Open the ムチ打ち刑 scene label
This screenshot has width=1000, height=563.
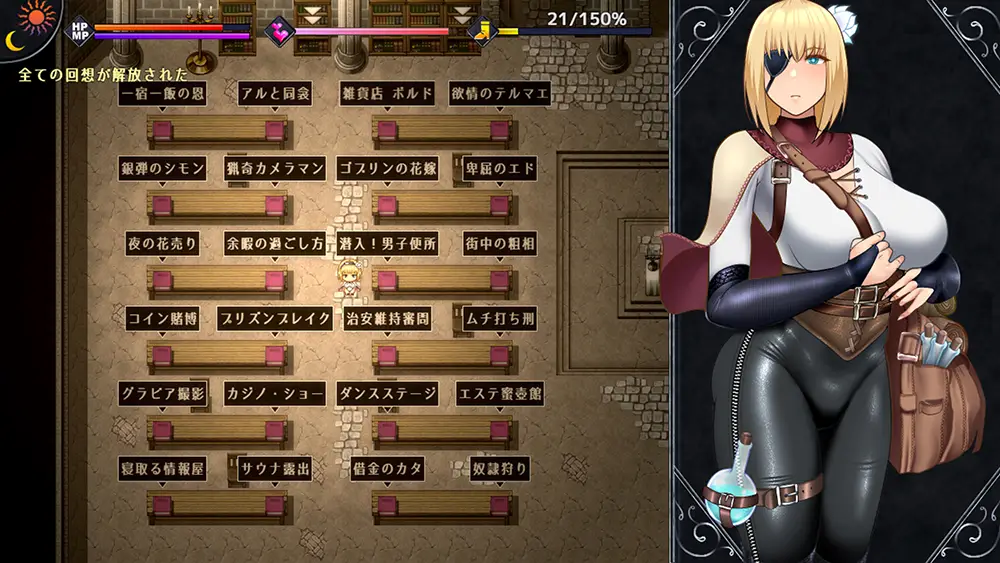[x=500, y=319]
